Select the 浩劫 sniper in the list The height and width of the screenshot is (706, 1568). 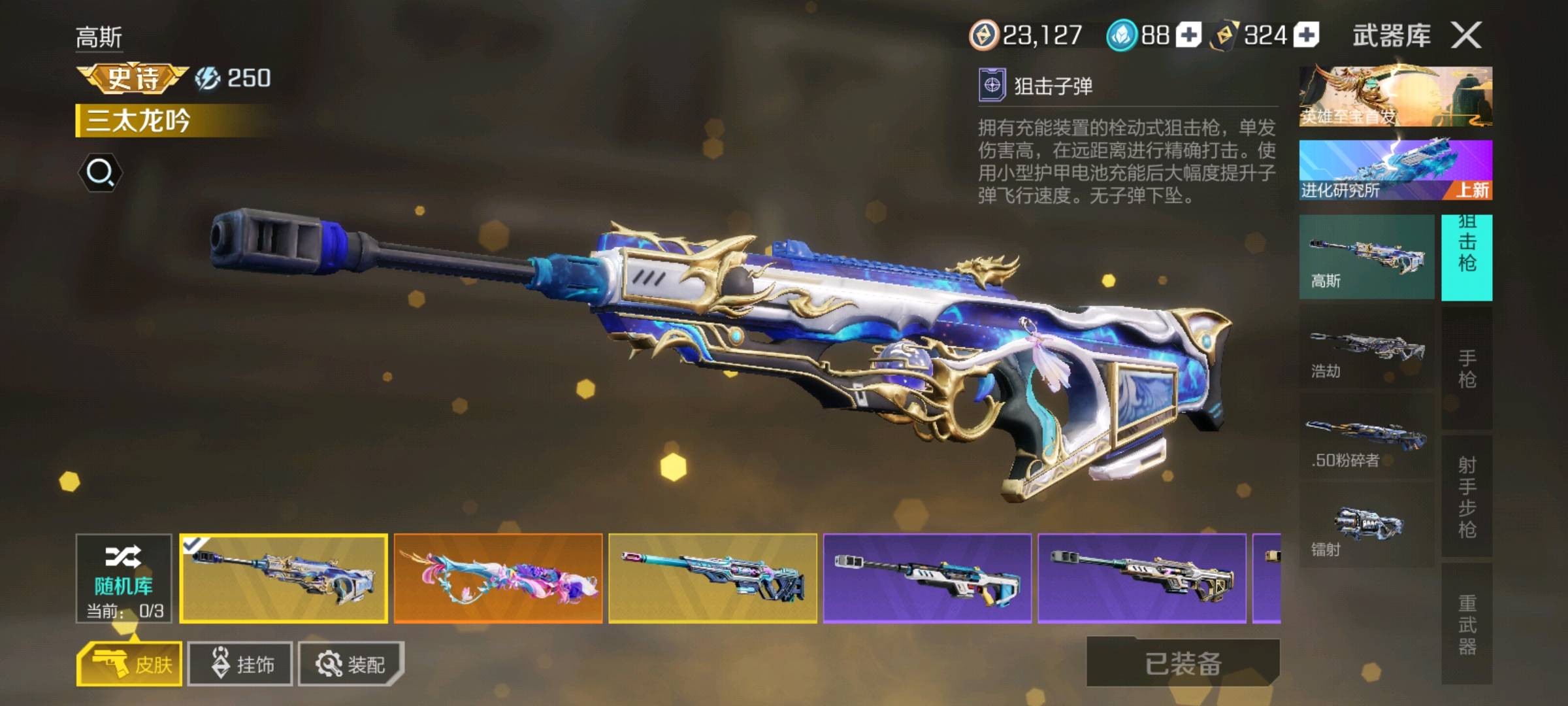coord(1367,348)
